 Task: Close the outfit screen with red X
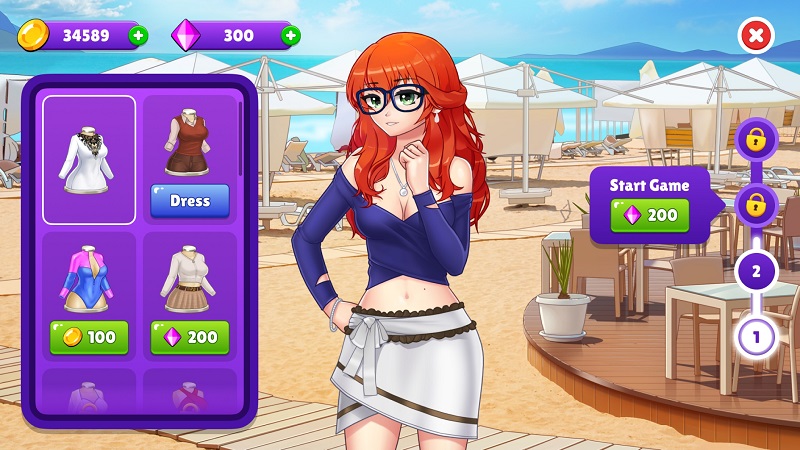[x=756, y=36]
